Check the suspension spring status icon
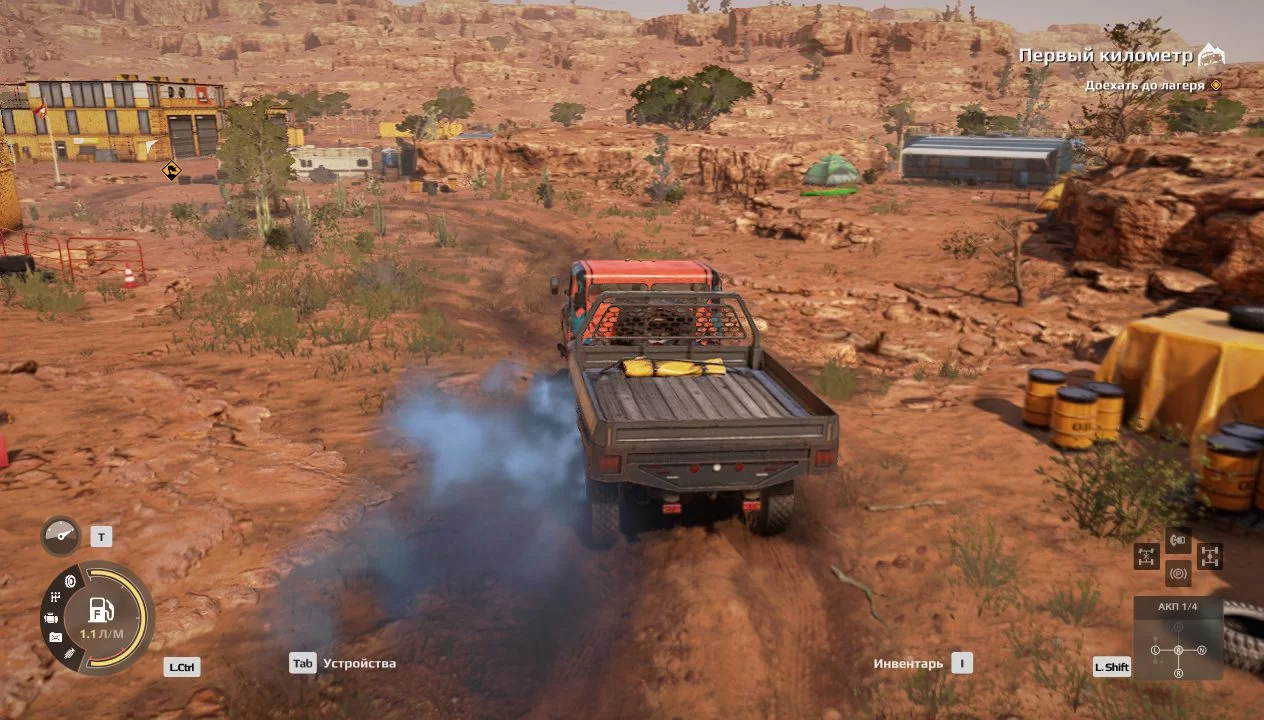Viewport: 1264px width, 720px height. coord(70,653)
